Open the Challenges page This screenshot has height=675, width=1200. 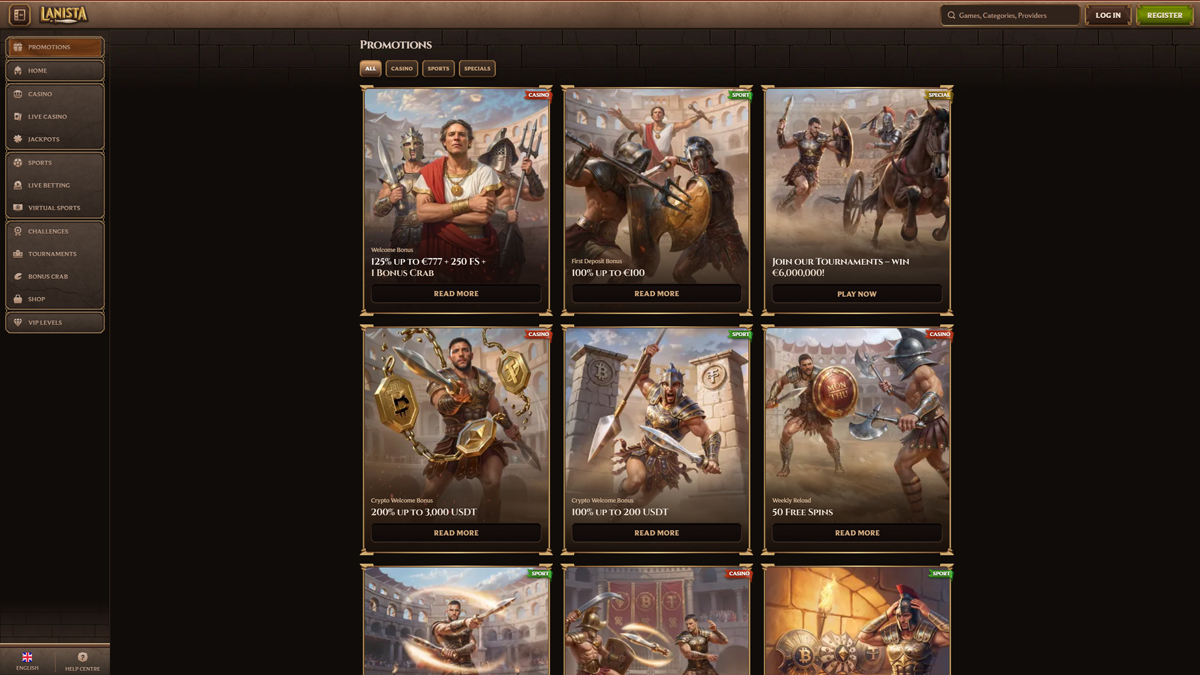pos(54,232)
